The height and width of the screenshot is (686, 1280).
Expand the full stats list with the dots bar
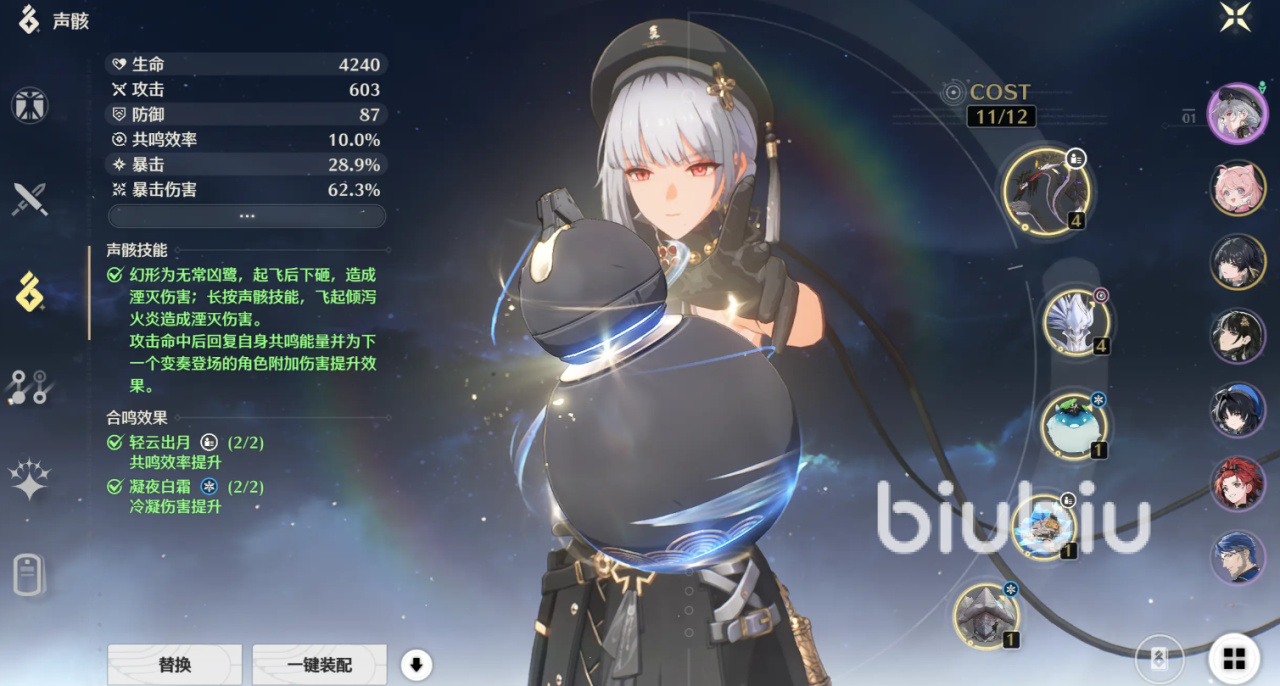(x=247, y=216)
